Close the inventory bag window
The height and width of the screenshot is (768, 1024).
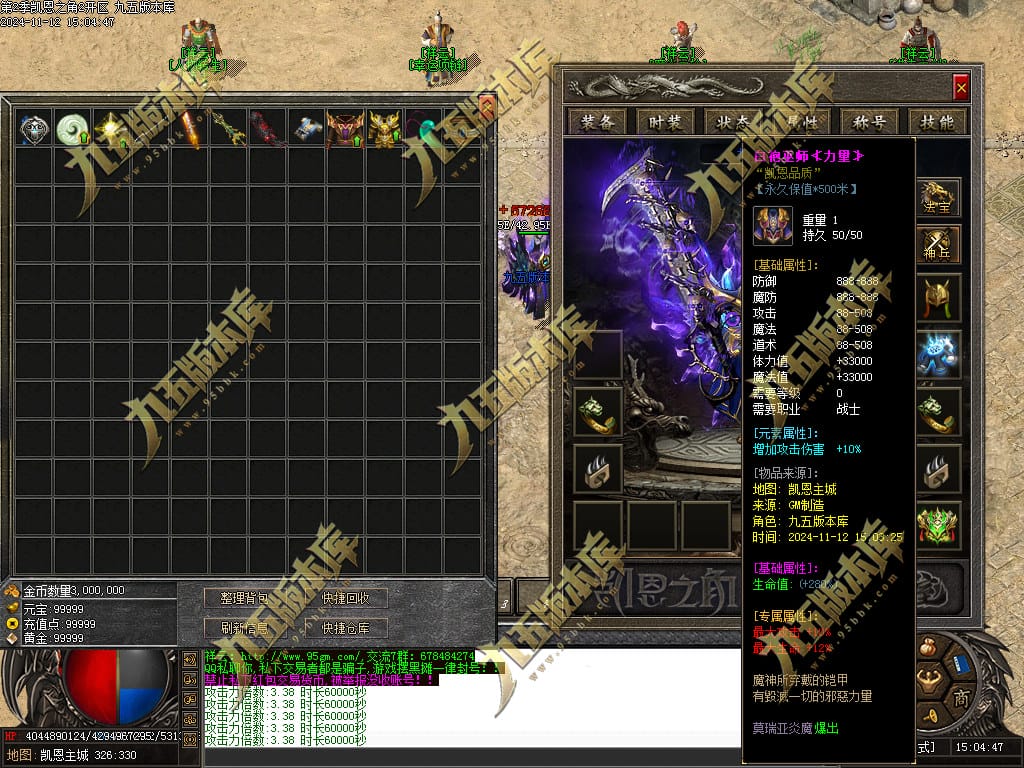[x=487, y=102]
